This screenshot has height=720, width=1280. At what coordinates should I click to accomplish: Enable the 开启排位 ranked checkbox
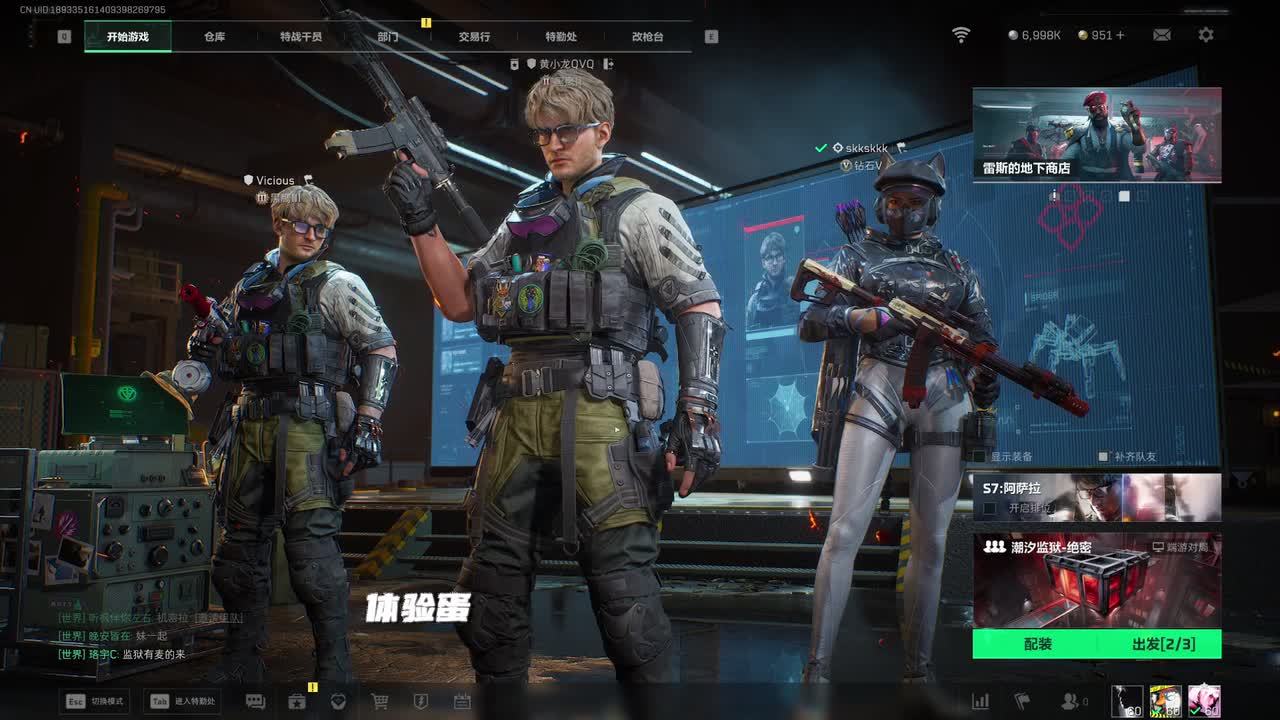click(989, 508)
